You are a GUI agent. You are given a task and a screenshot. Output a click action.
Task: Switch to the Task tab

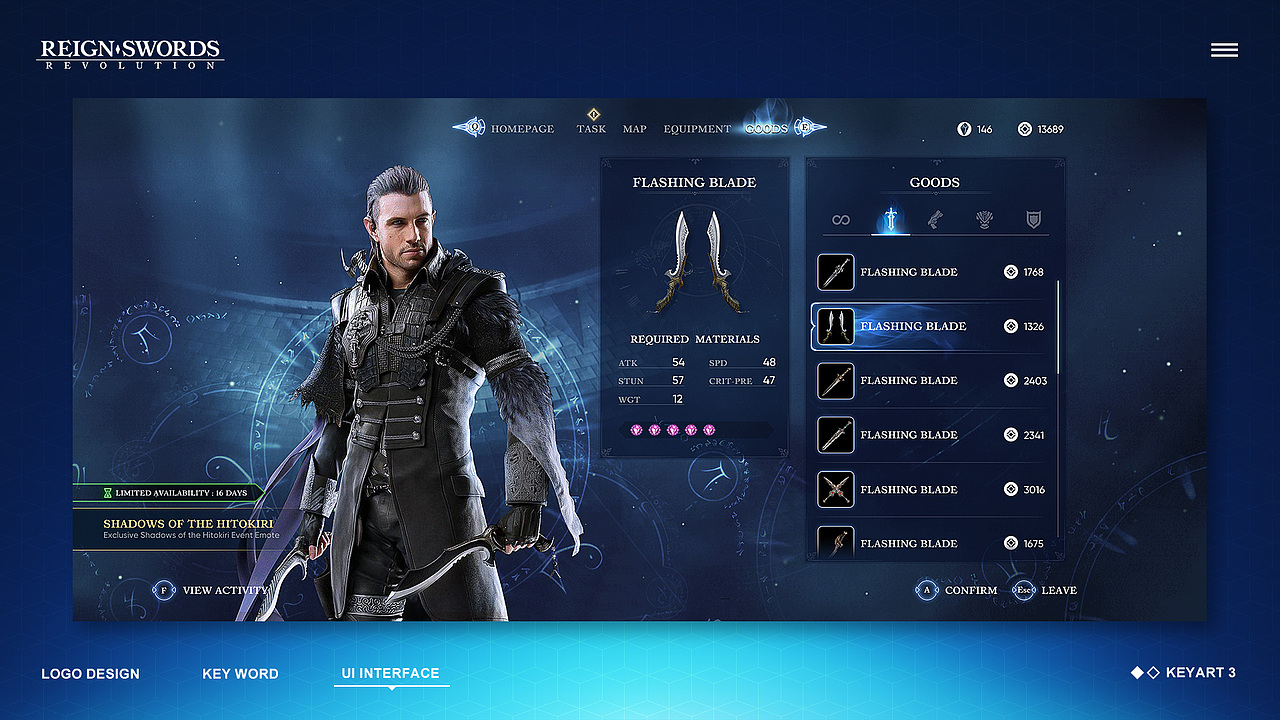(591, 129)
